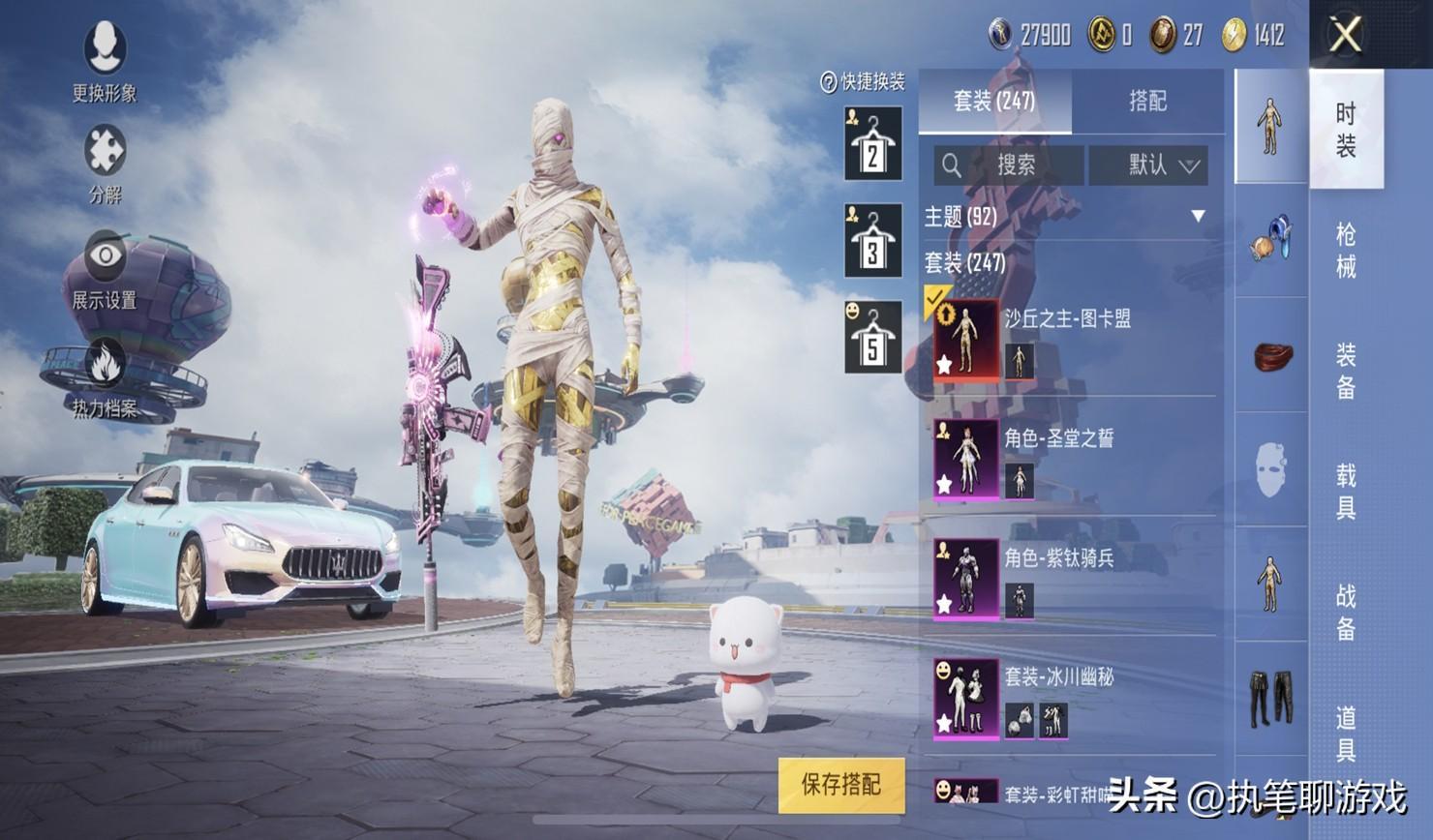1433x840 pixels.
Task: Select quick outfit hanger slot 3
Action: (872, 242)
